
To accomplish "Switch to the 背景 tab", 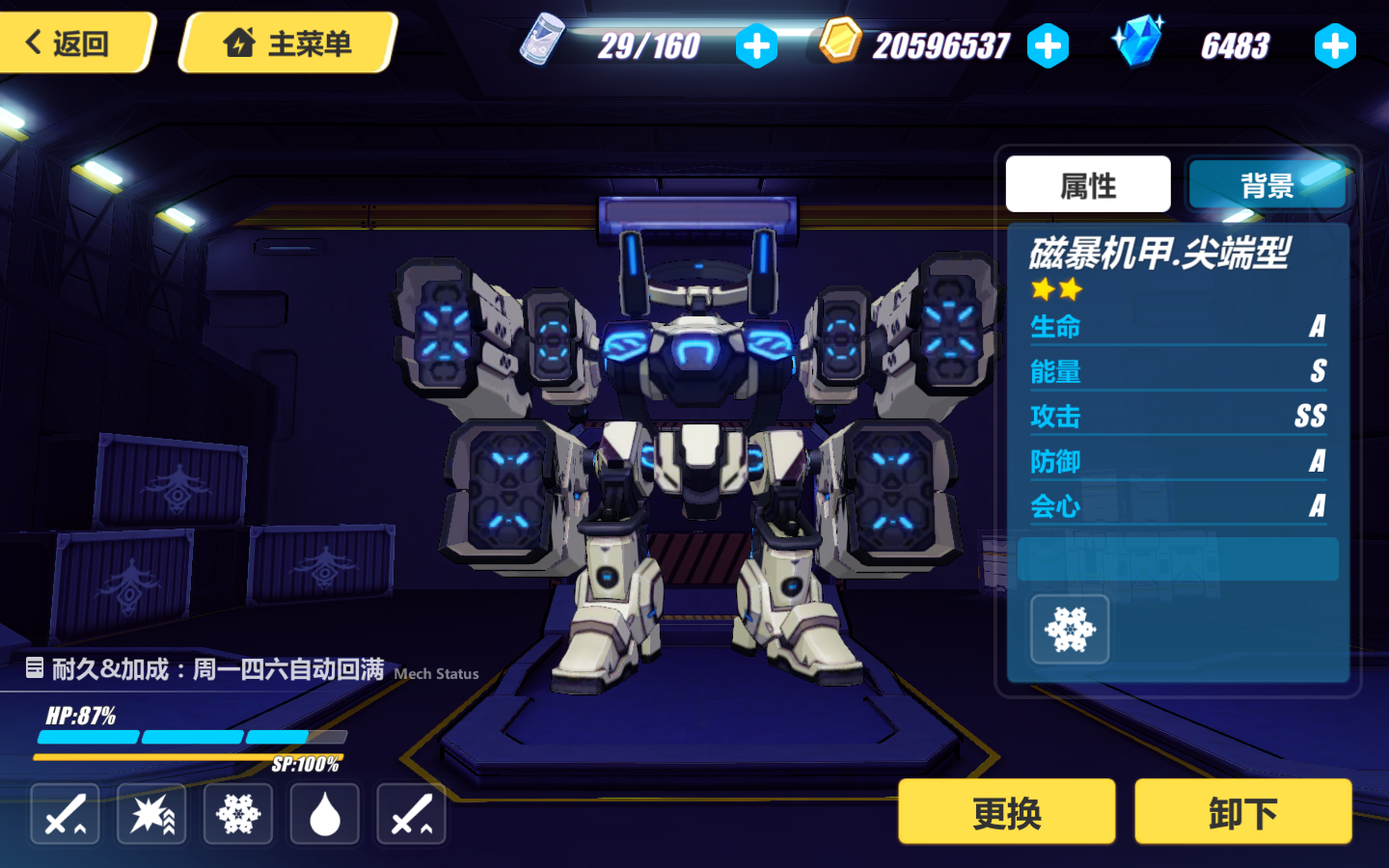I will coord(1266,183).
